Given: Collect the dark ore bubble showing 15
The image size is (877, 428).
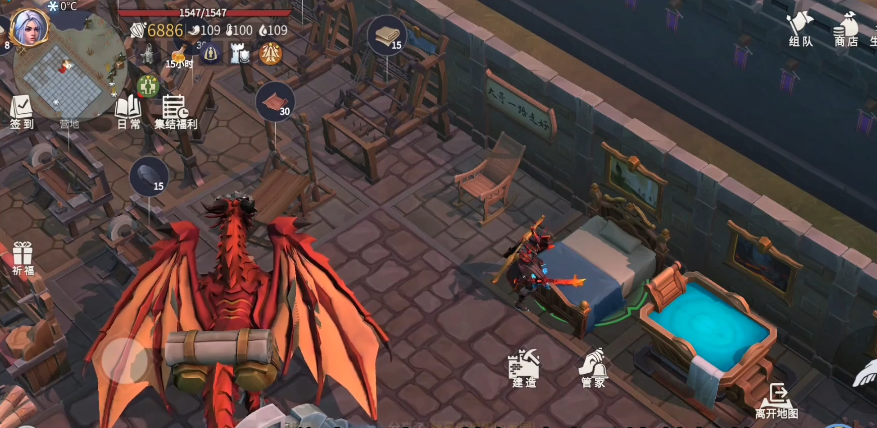Looking at the screenshot, I should (x=149, y=177).
